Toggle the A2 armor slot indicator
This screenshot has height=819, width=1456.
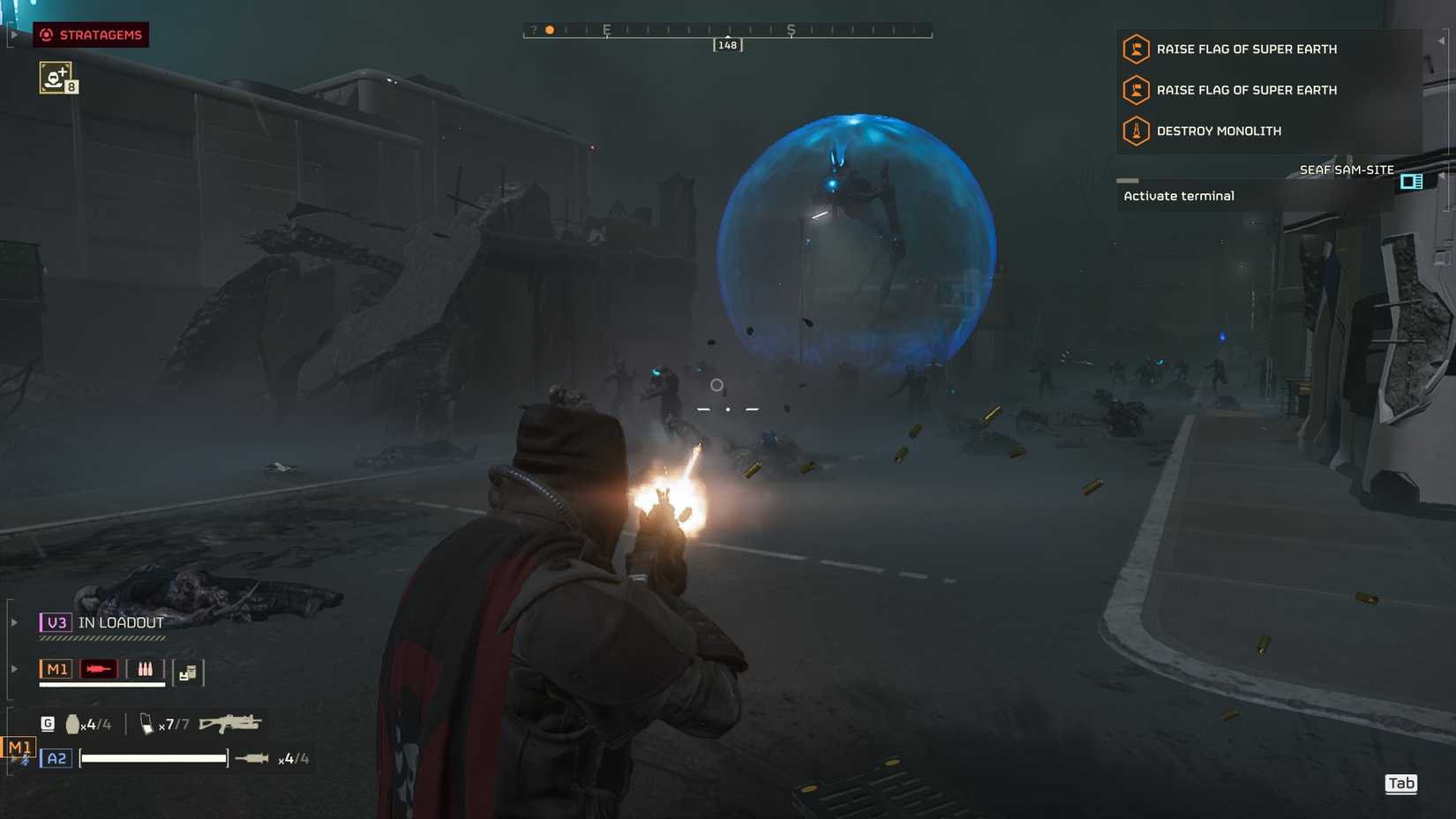click(x=56, y=757)
